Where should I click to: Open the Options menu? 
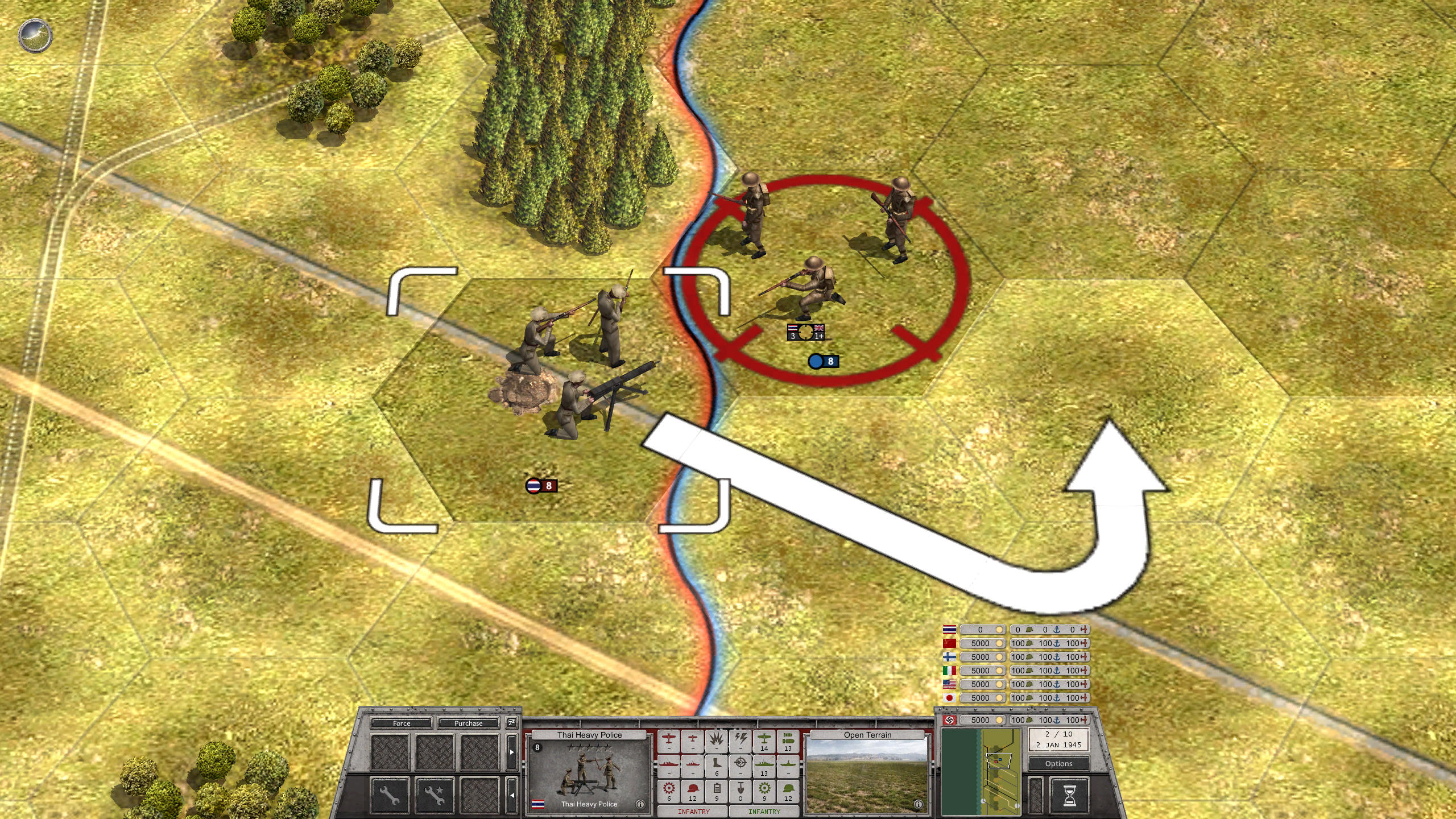point(1059,764)
